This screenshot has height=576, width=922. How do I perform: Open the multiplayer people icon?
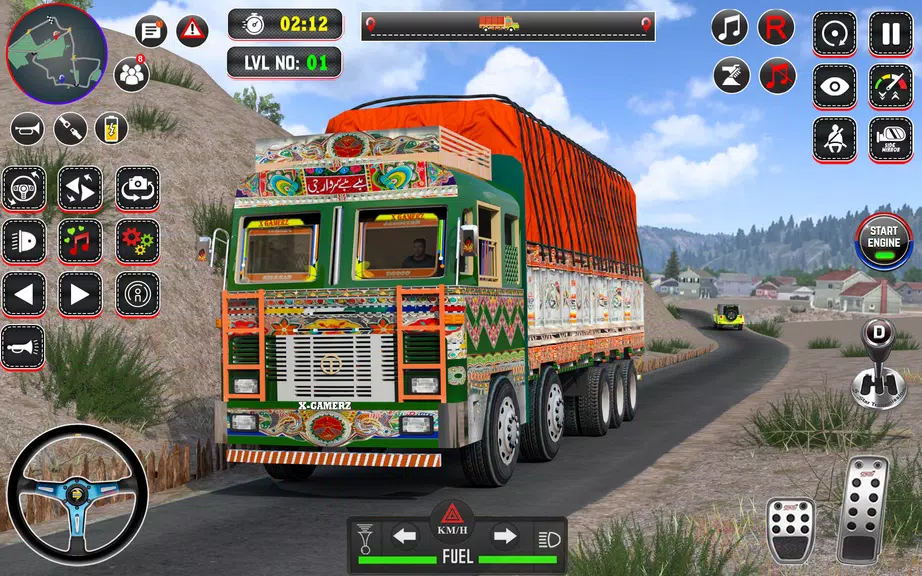tap(131, 74)
